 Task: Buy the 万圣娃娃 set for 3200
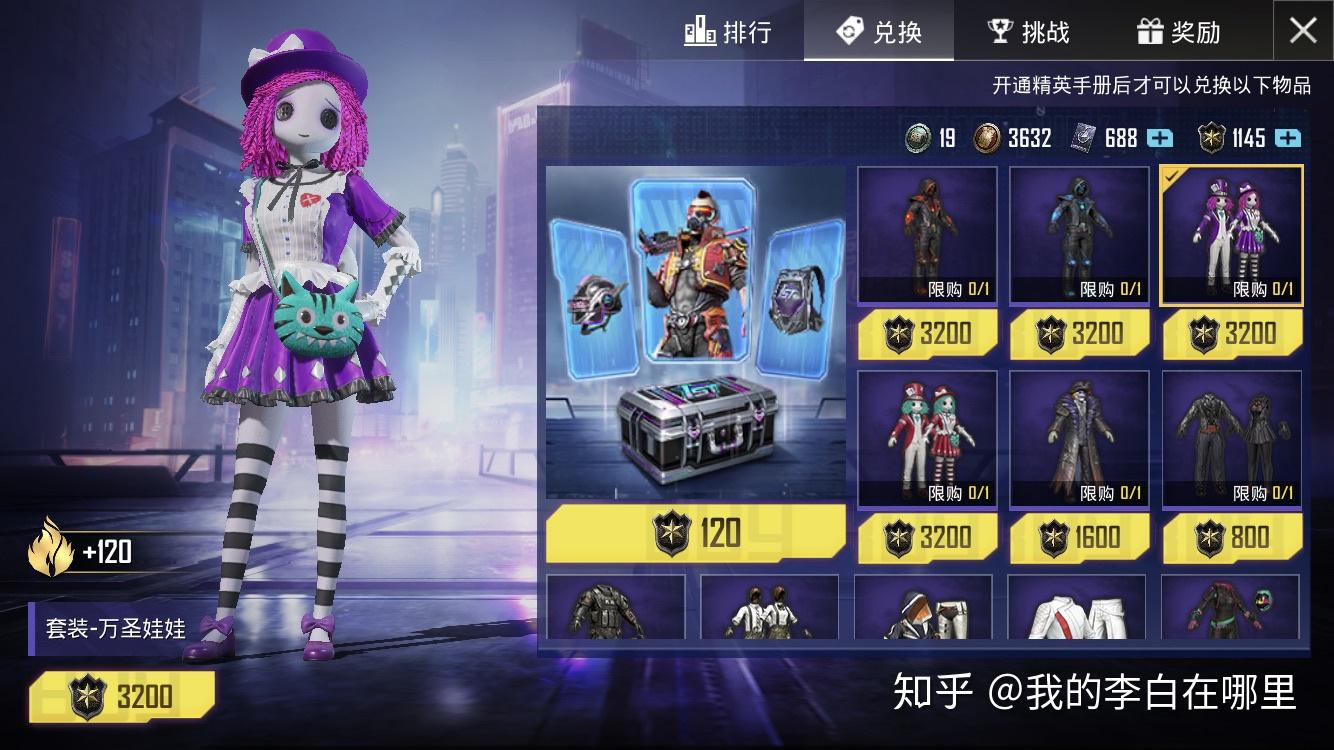tap(122, 697)
